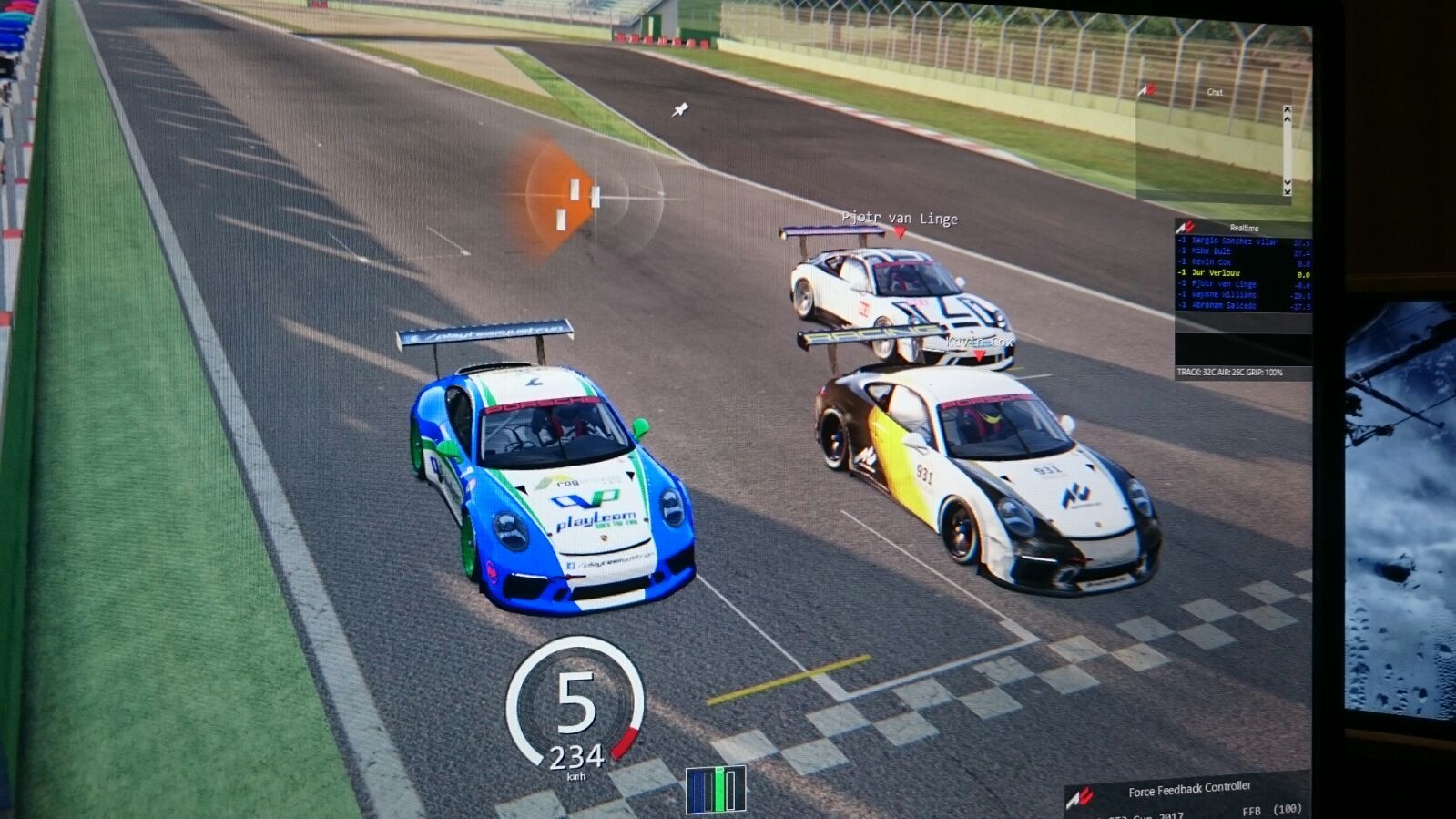Select Pjotr van Linge in the Realtime list

point(1224,284)
